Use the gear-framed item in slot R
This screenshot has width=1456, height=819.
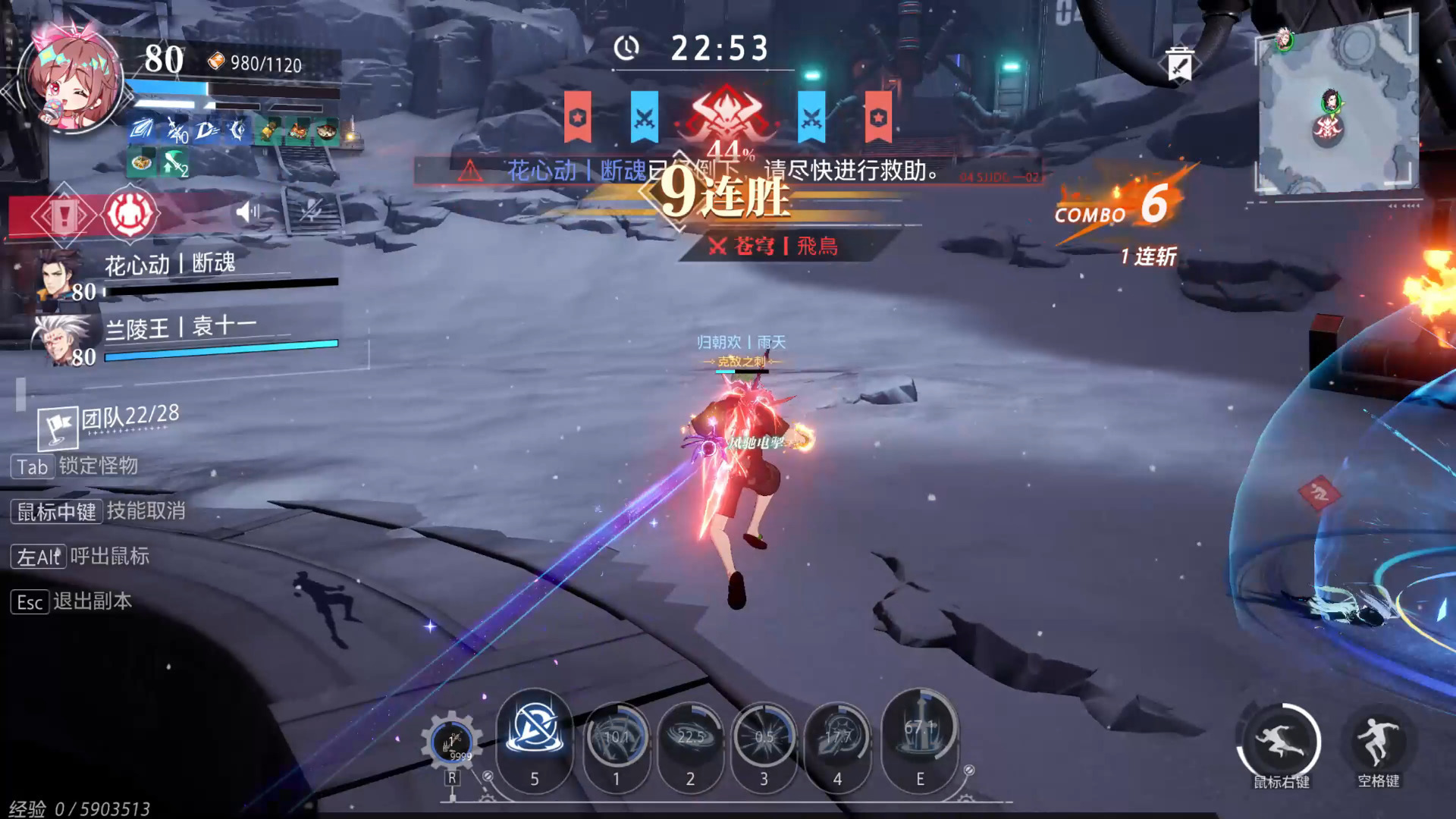click(452, 743)
